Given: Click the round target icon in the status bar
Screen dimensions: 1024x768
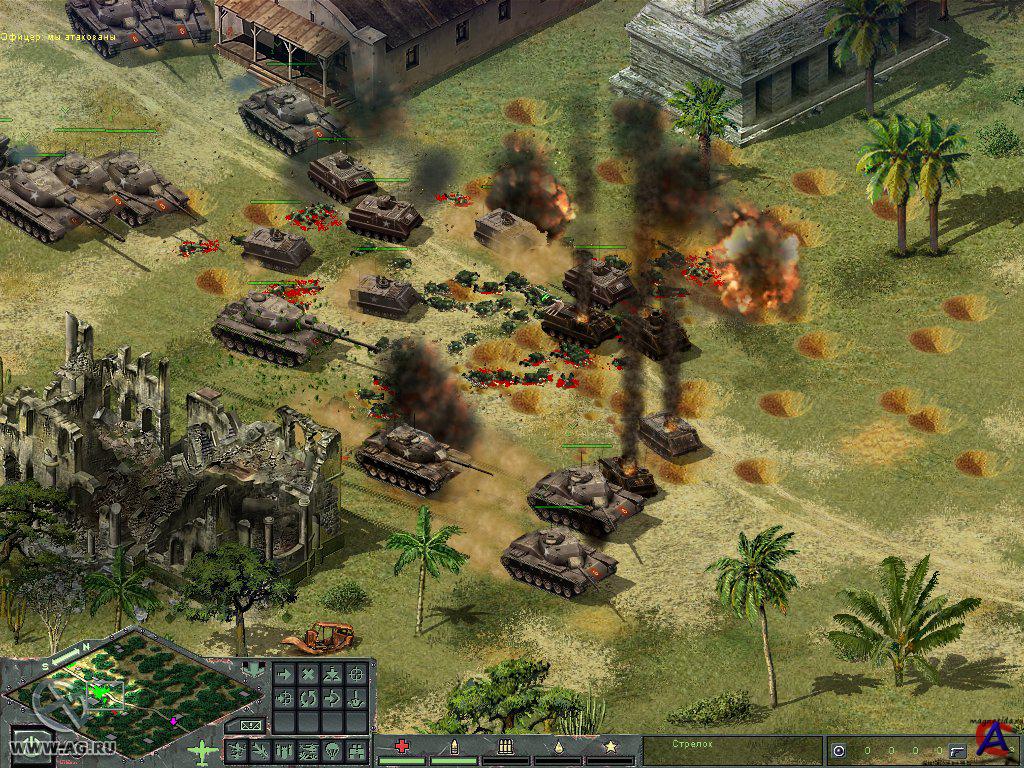Looking at the screenshot, I should click(838, 750).
